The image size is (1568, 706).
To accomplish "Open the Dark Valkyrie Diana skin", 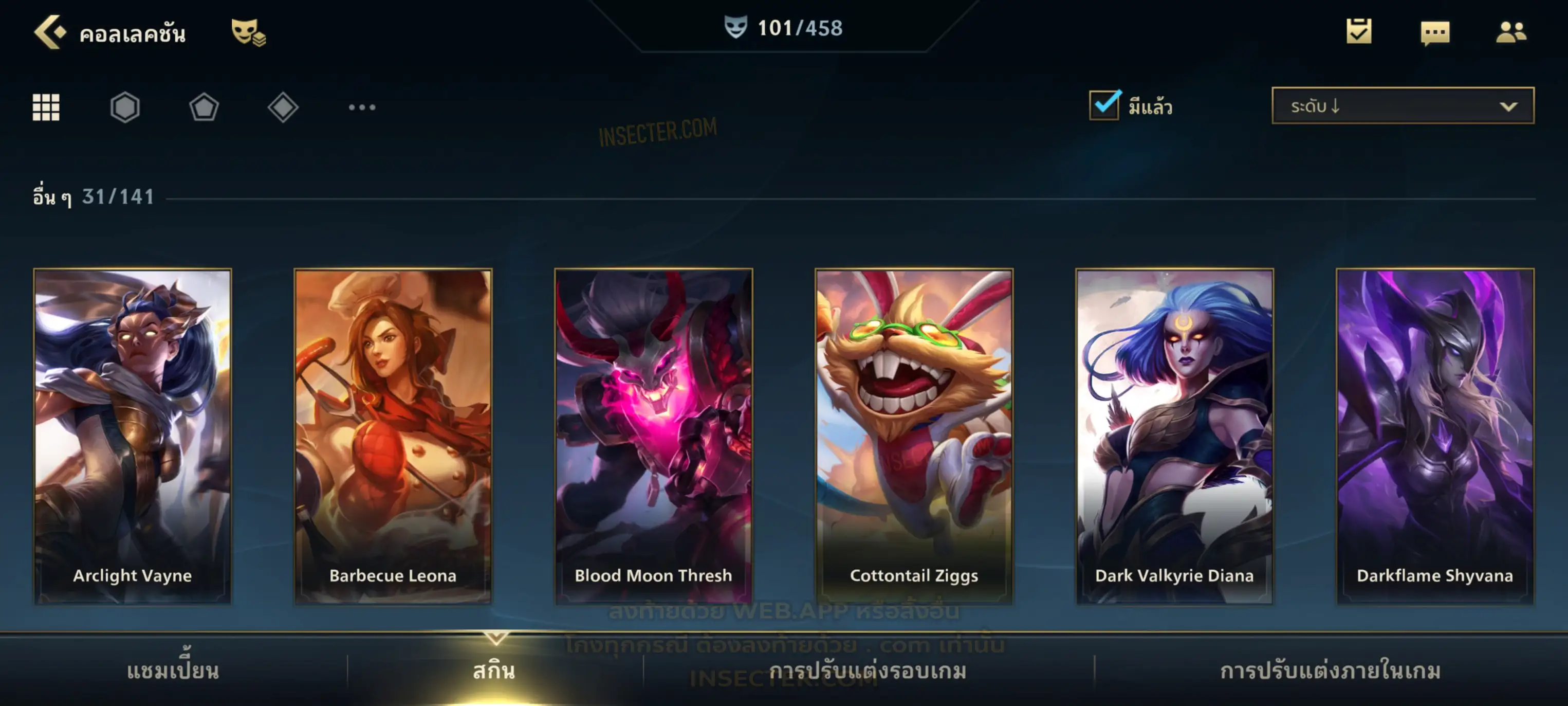I will tap(1175, 436).
